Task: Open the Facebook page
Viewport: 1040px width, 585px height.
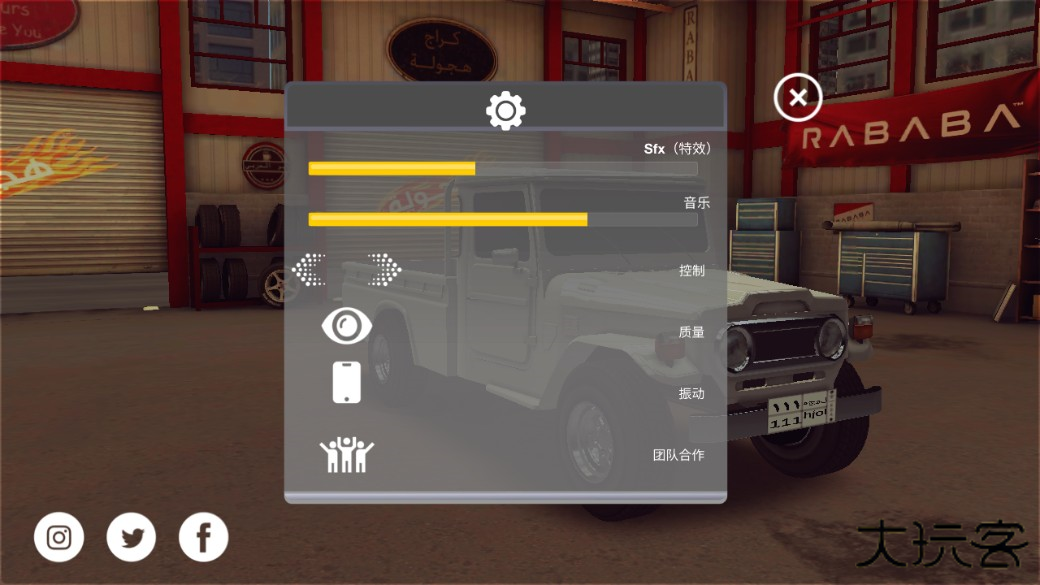Action: tap(204, 538)
